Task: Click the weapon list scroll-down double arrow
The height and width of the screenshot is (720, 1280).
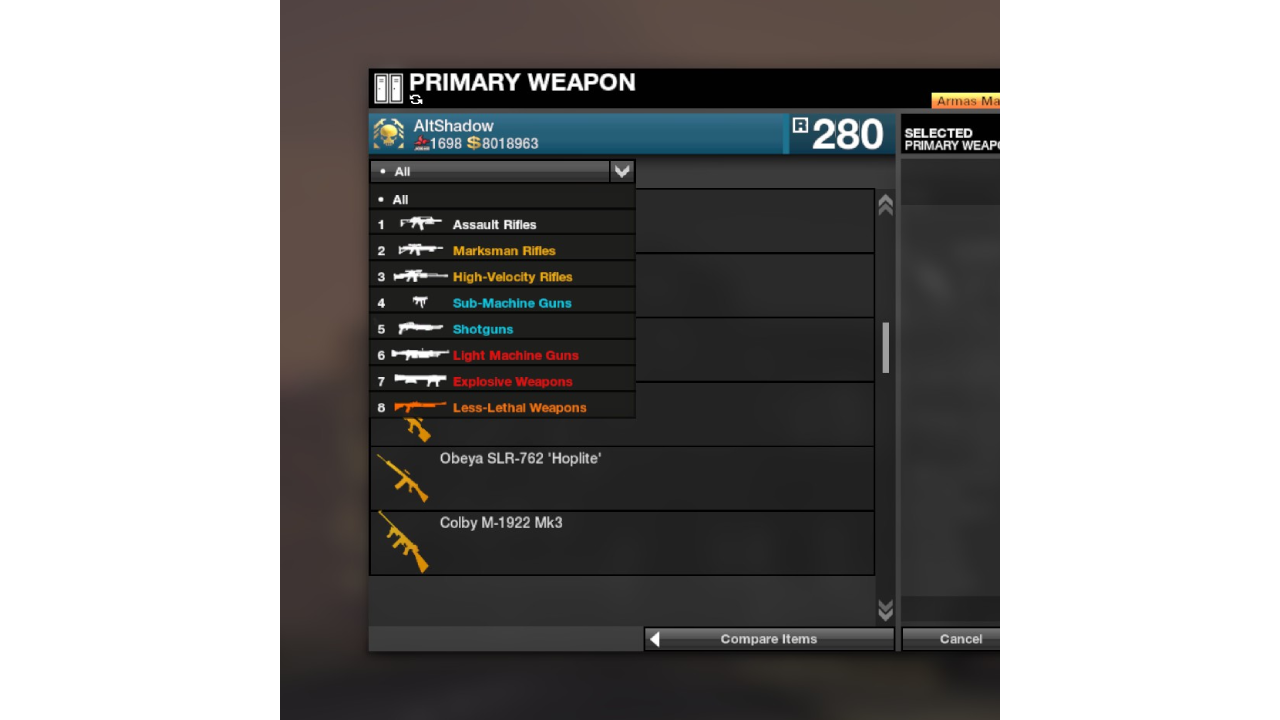Action: 885,609
